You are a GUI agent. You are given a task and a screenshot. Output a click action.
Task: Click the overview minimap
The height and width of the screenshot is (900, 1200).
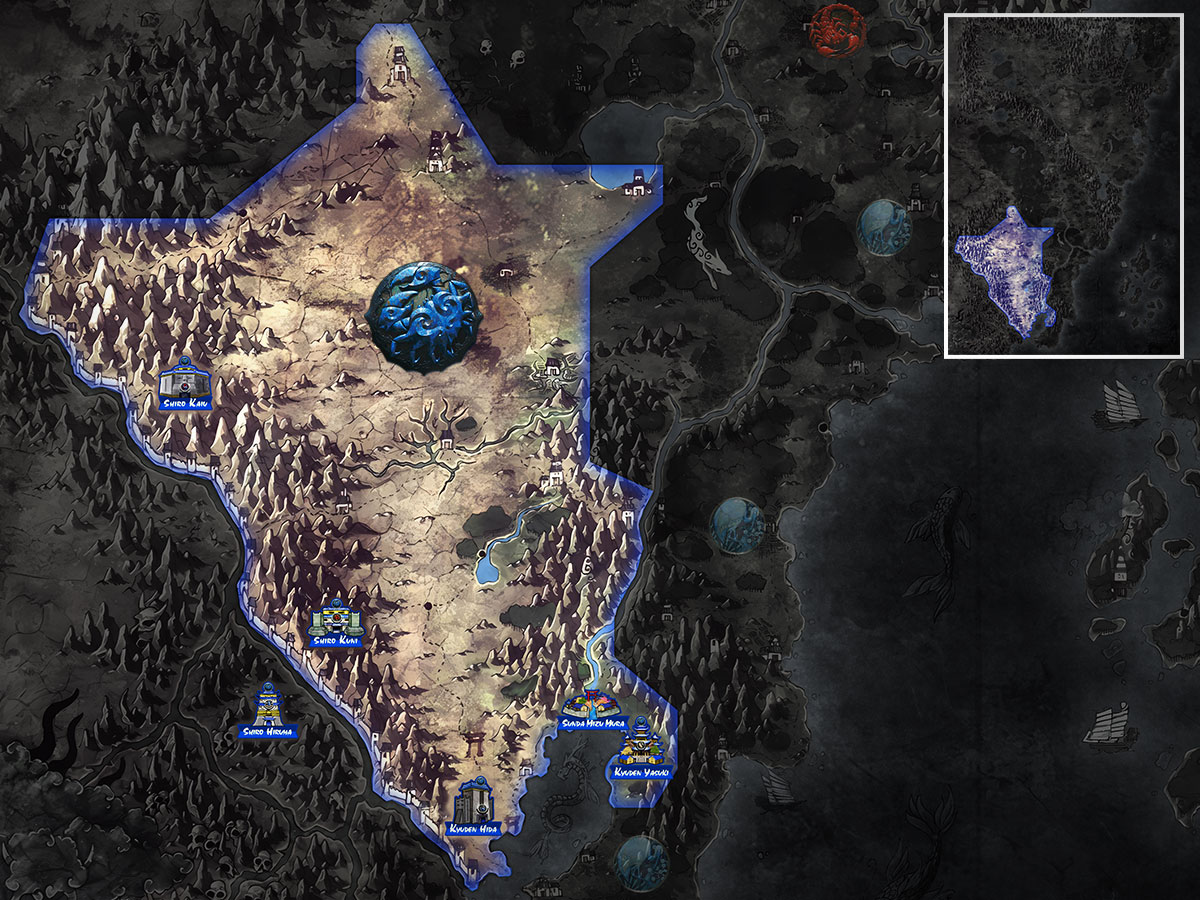click(1064, 186)
